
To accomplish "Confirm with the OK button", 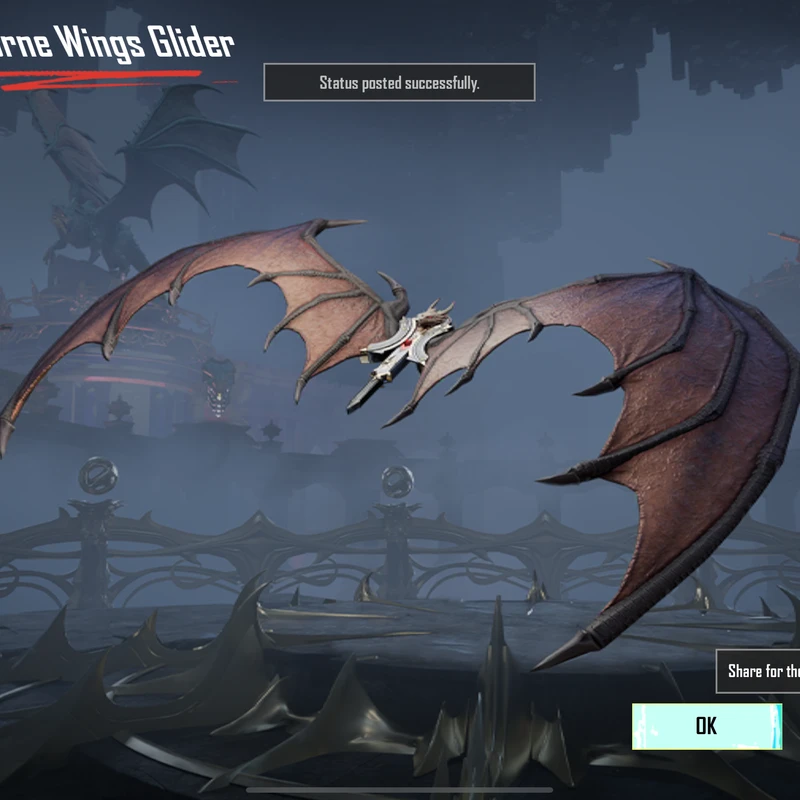I will pyautogui.click(x=706, y=726).
